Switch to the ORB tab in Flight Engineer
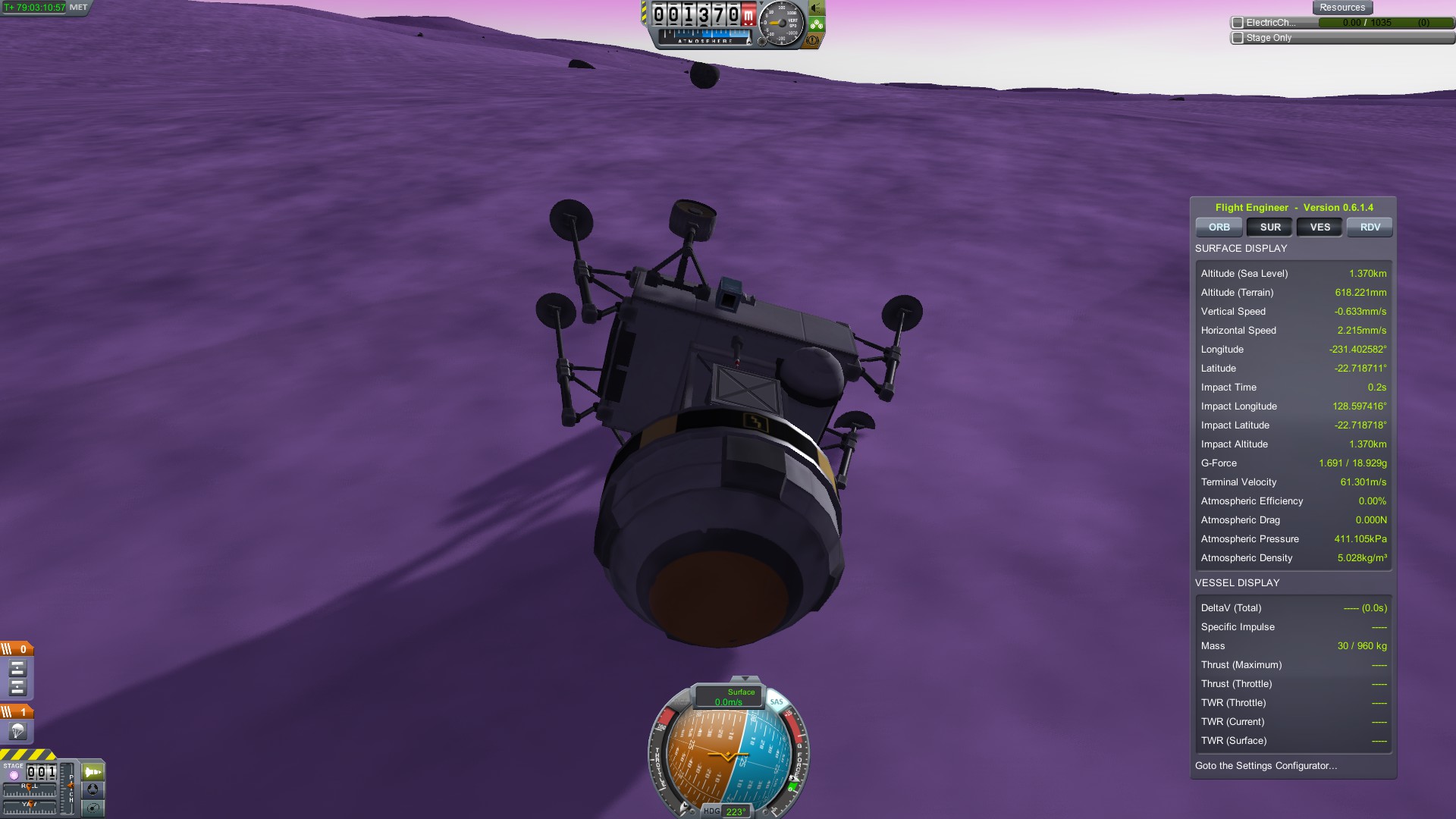This screenshot has height=819, width=1456. pos(1219,227)
